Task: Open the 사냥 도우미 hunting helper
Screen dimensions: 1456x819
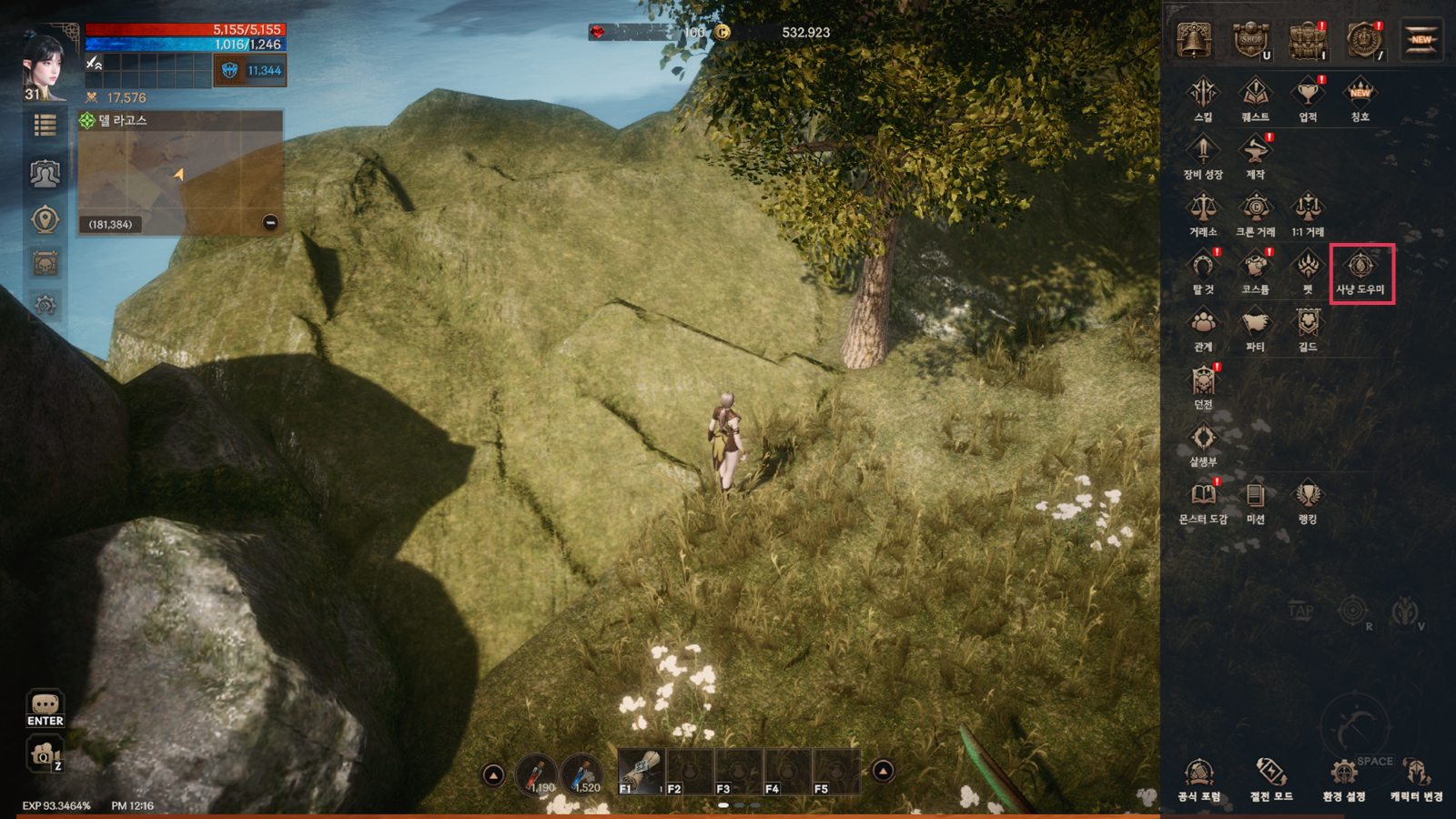Action: click(x=1360, y=271)
